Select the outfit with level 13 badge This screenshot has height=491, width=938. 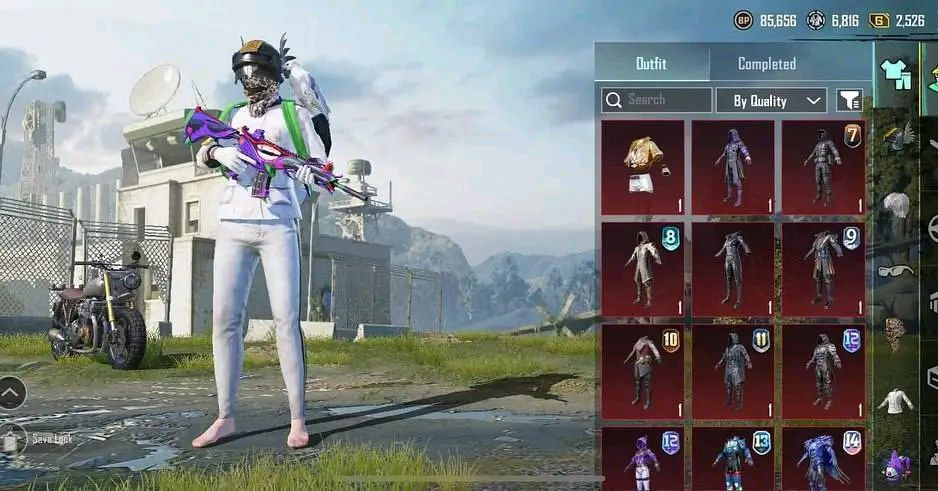click(x=732, y=458)
